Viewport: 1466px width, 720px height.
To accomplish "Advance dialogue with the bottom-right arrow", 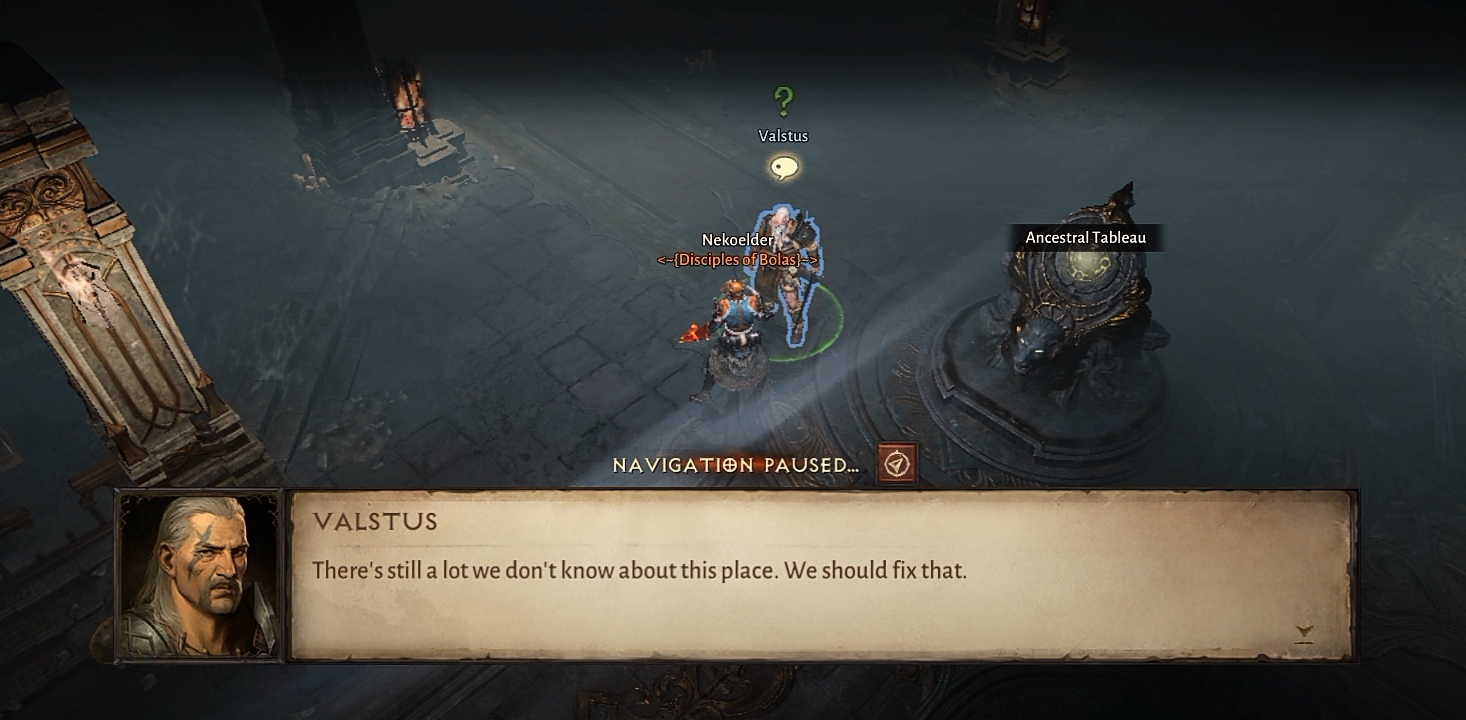I will tap(1303, 632).
